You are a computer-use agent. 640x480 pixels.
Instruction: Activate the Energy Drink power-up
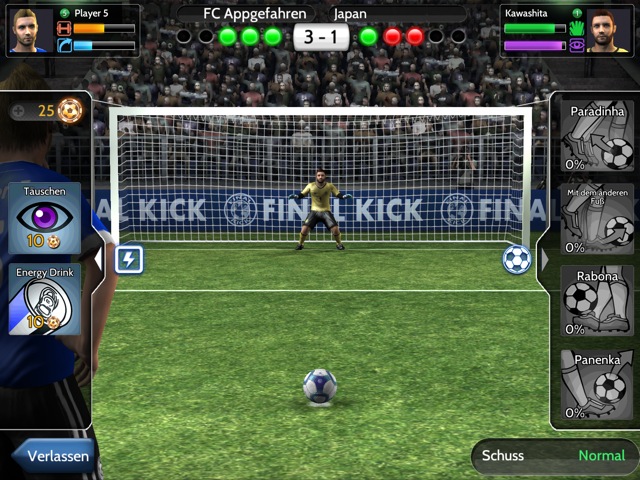pos(45,298)
